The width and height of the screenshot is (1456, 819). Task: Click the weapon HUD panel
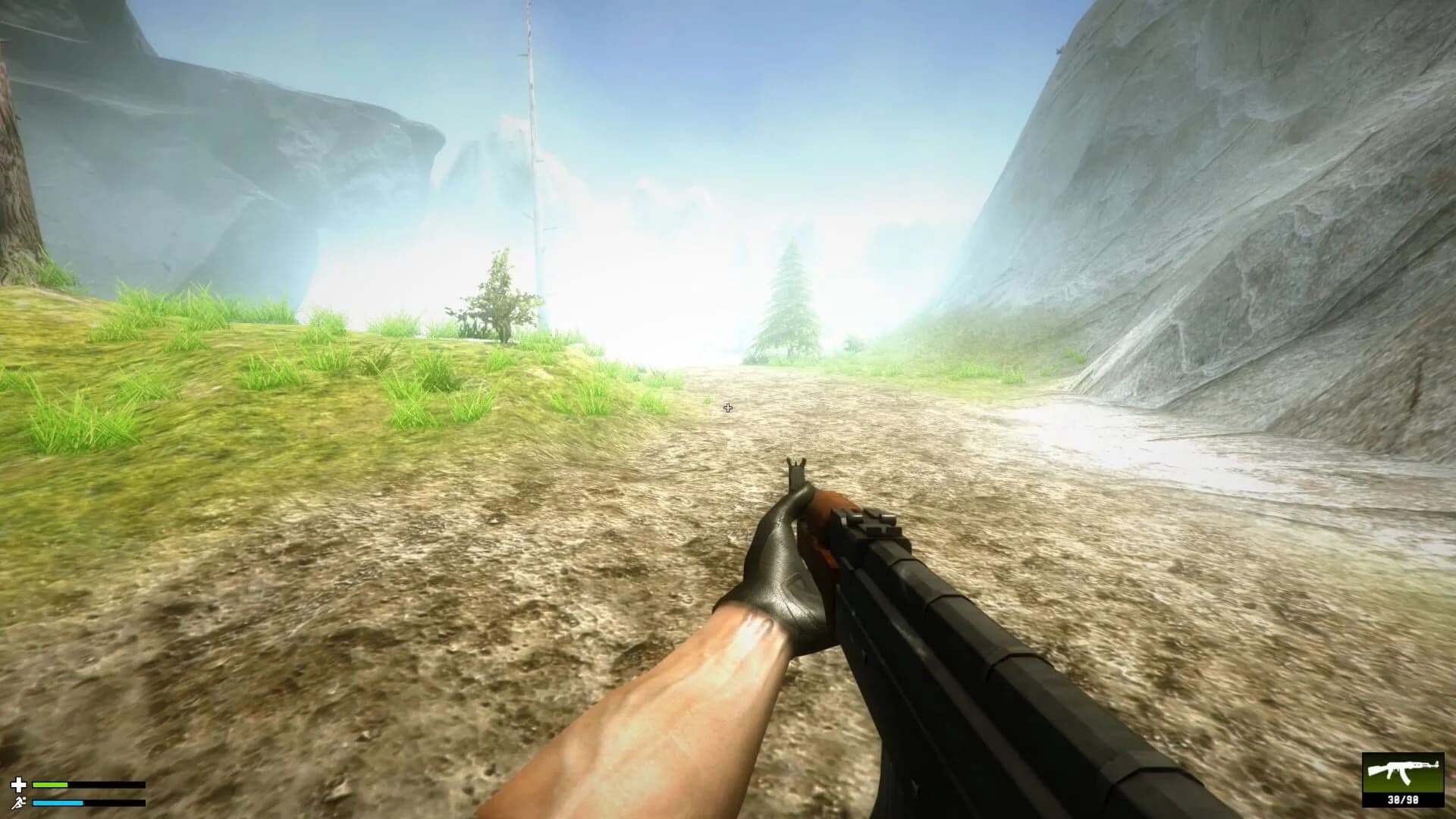(1402, 781)
